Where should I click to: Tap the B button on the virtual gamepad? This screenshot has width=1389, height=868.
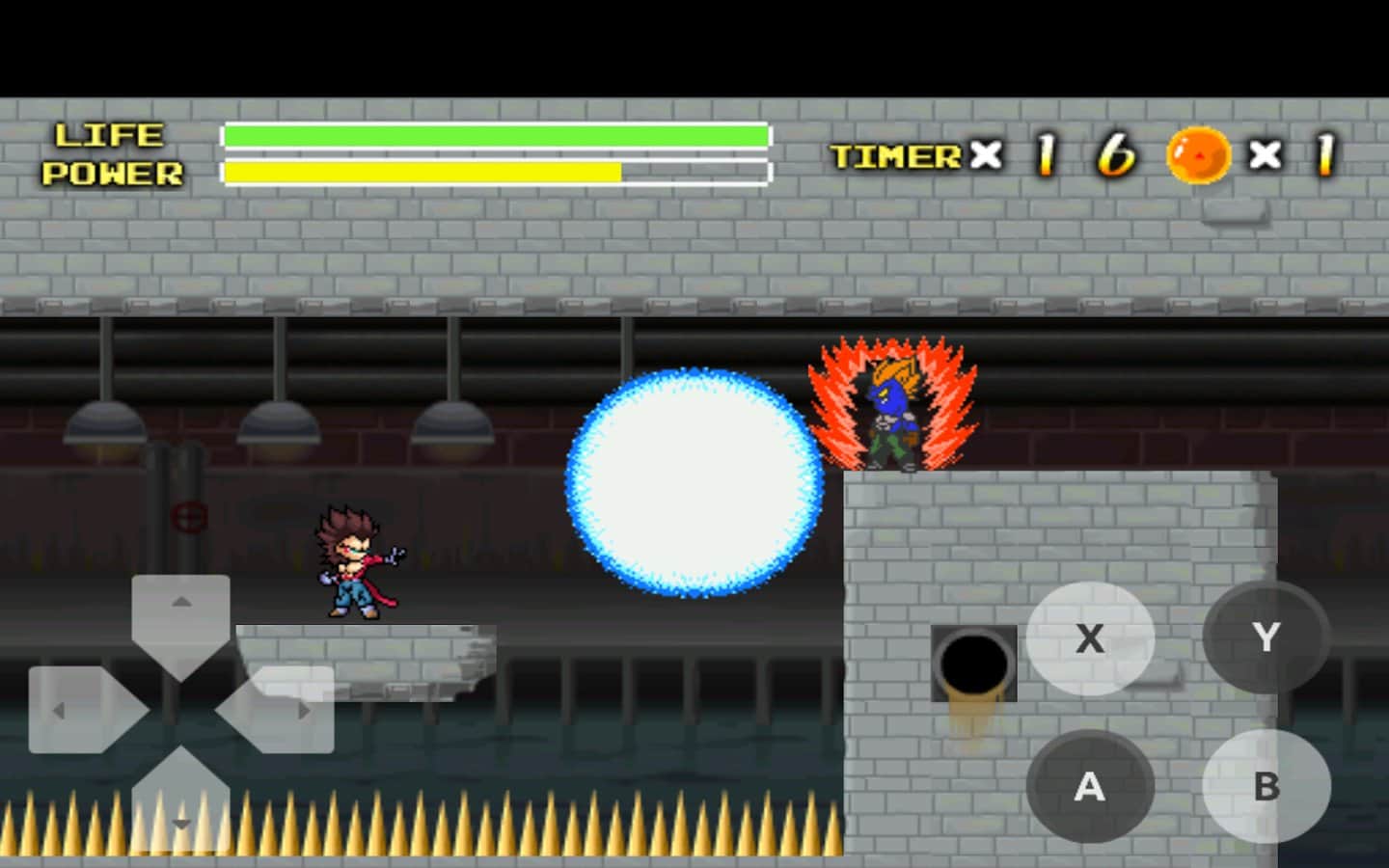point(1265,786)
